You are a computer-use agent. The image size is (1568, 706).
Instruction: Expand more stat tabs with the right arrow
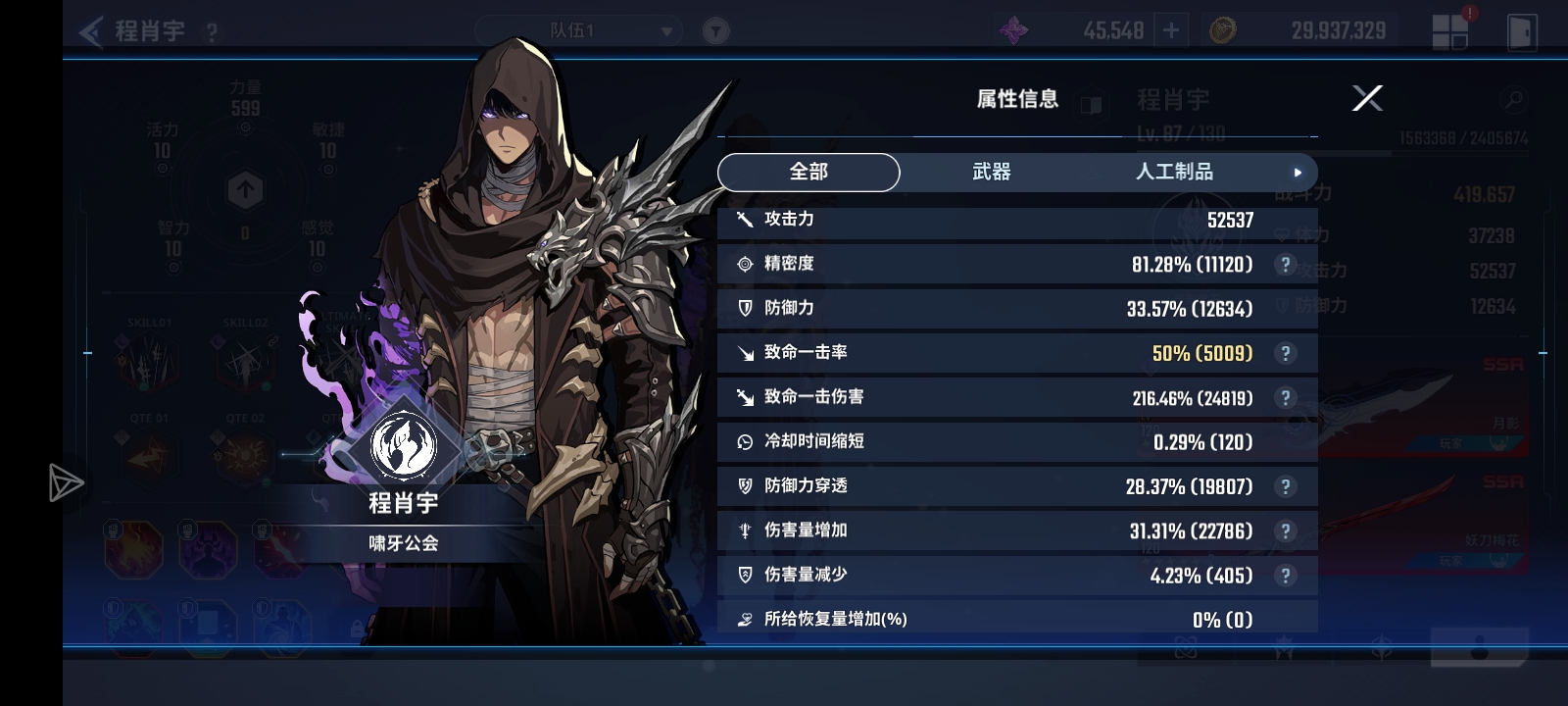[x=1298, y=172]
